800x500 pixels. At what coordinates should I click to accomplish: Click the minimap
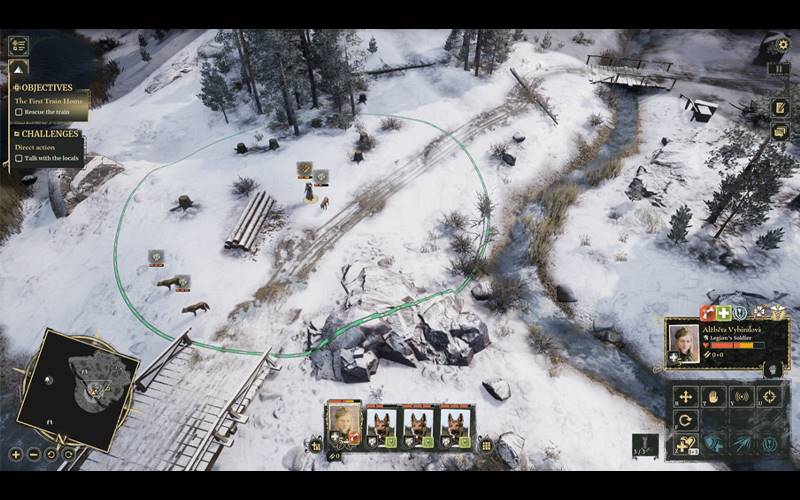78,387
